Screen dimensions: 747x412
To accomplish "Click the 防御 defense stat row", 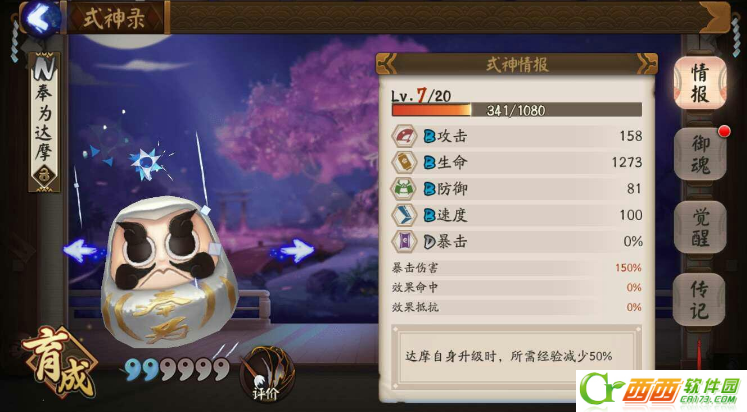I will (x=516, y=188).
